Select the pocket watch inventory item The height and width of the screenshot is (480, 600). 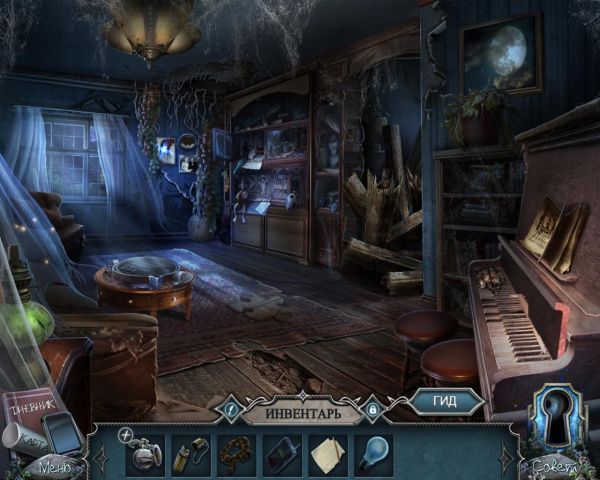point(144,454)
